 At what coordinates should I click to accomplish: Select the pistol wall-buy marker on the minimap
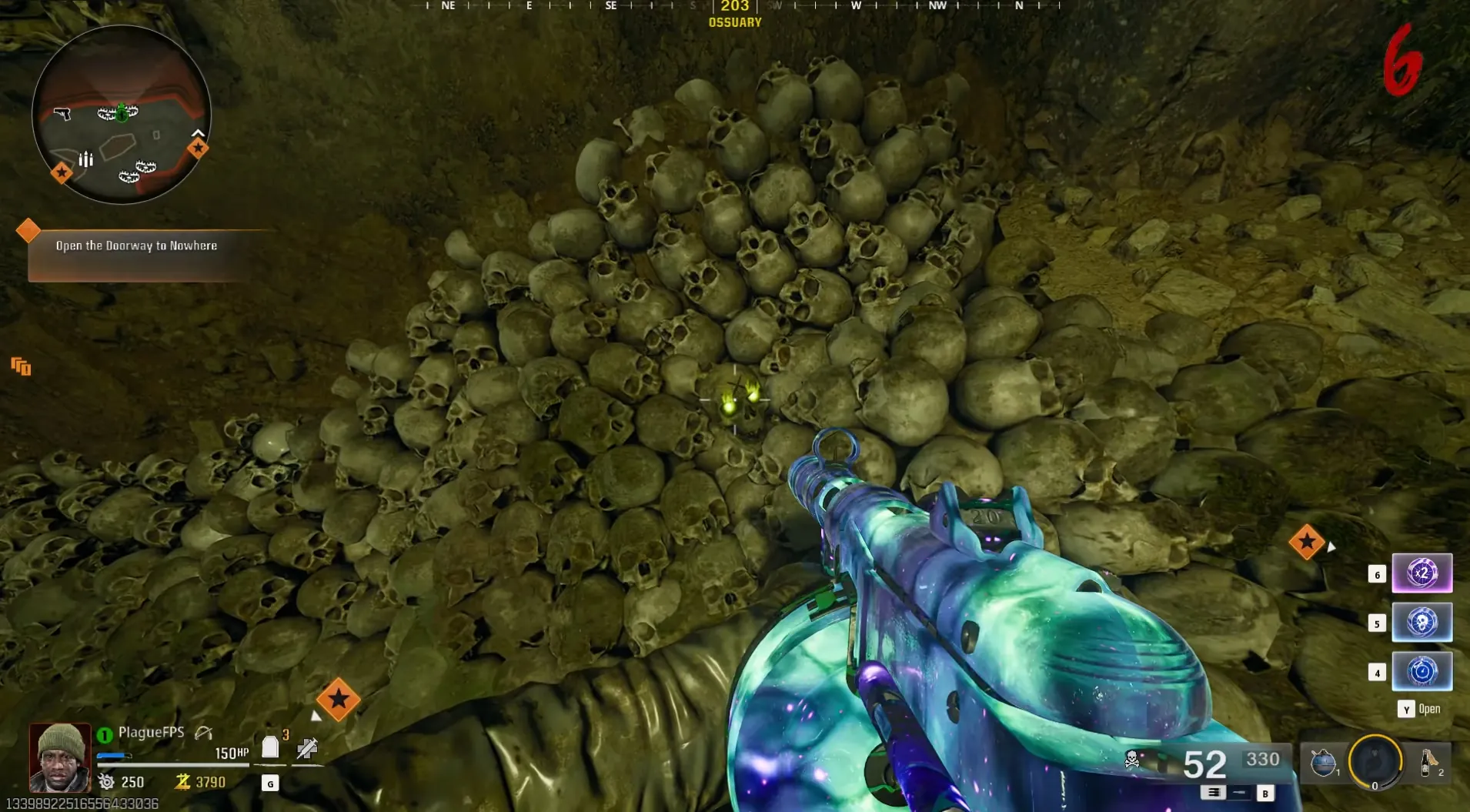point(62,114)
